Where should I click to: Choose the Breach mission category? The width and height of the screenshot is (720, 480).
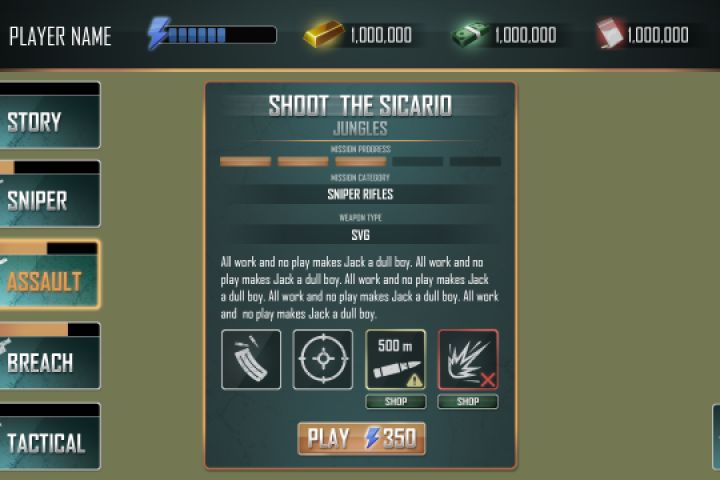tap(49, 361)
